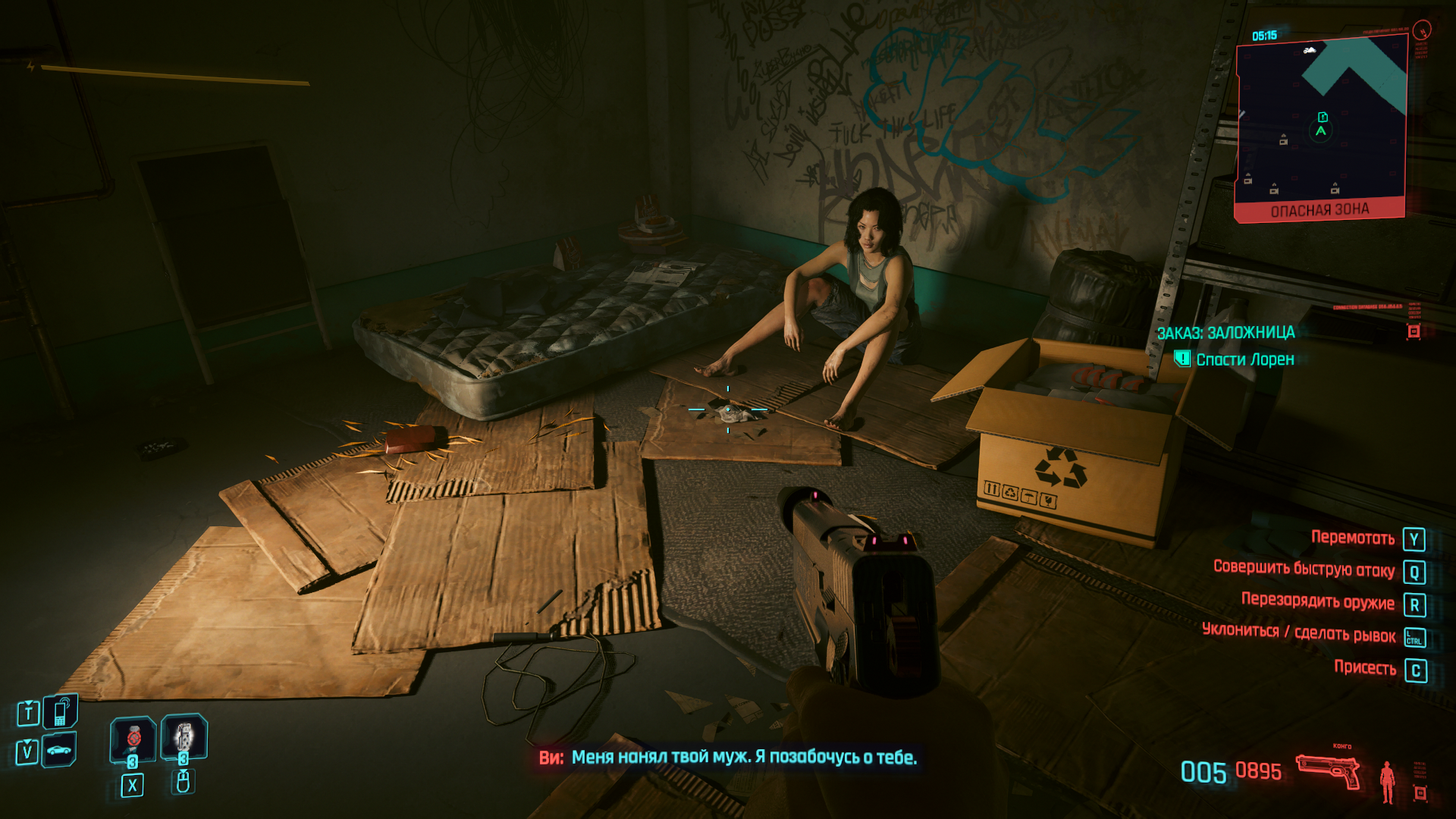The height and width of the screenshot is (819, 1456).
Task: Use the healing item quick slot
Action: 133,739
